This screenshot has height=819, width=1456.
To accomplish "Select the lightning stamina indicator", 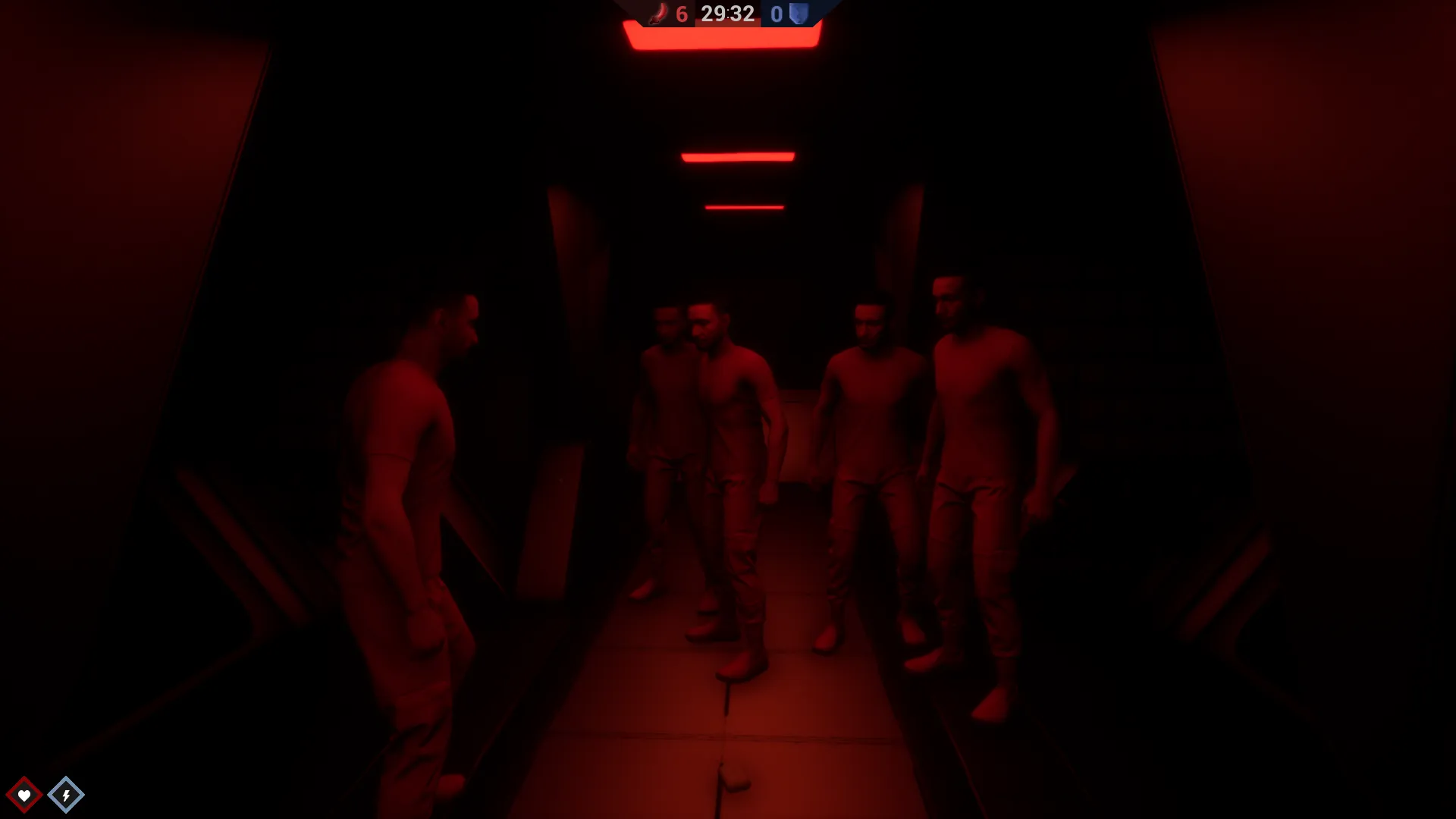I will [65, 793].
